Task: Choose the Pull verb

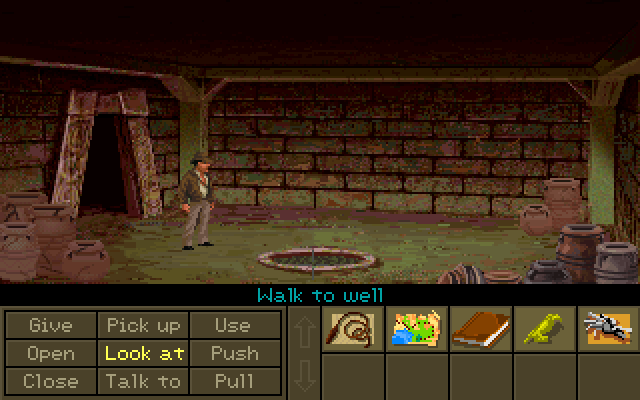Action: click(x=234, y=381)
